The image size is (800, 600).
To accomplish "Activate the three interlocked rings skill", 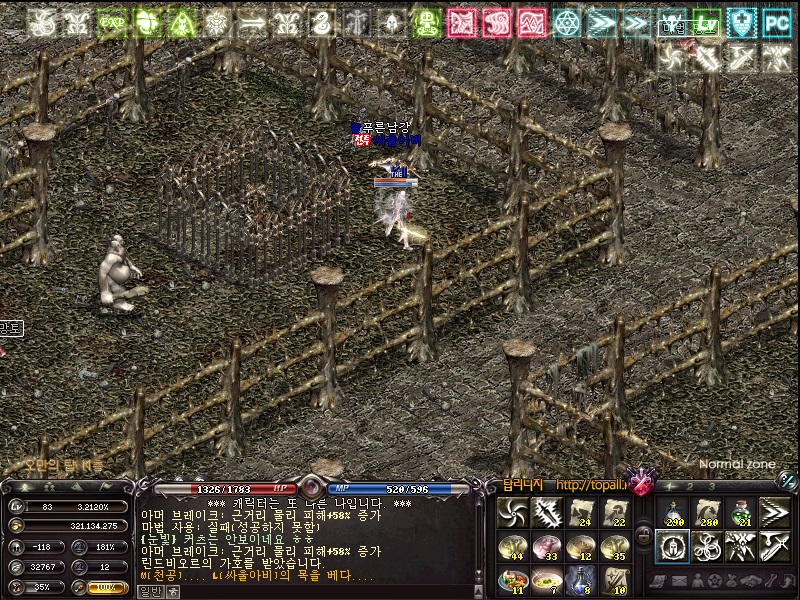I will coord(706,546).
